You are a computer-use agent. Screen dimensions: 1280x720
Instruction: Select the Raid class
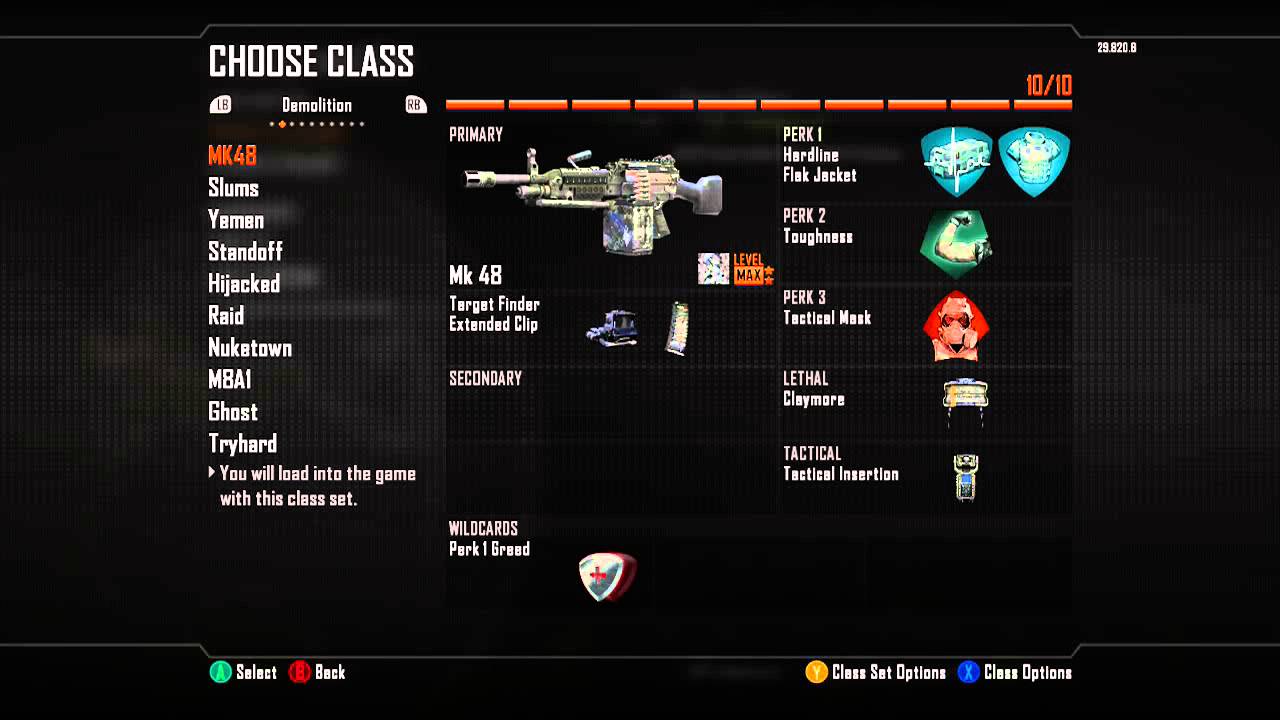point(226,316)
